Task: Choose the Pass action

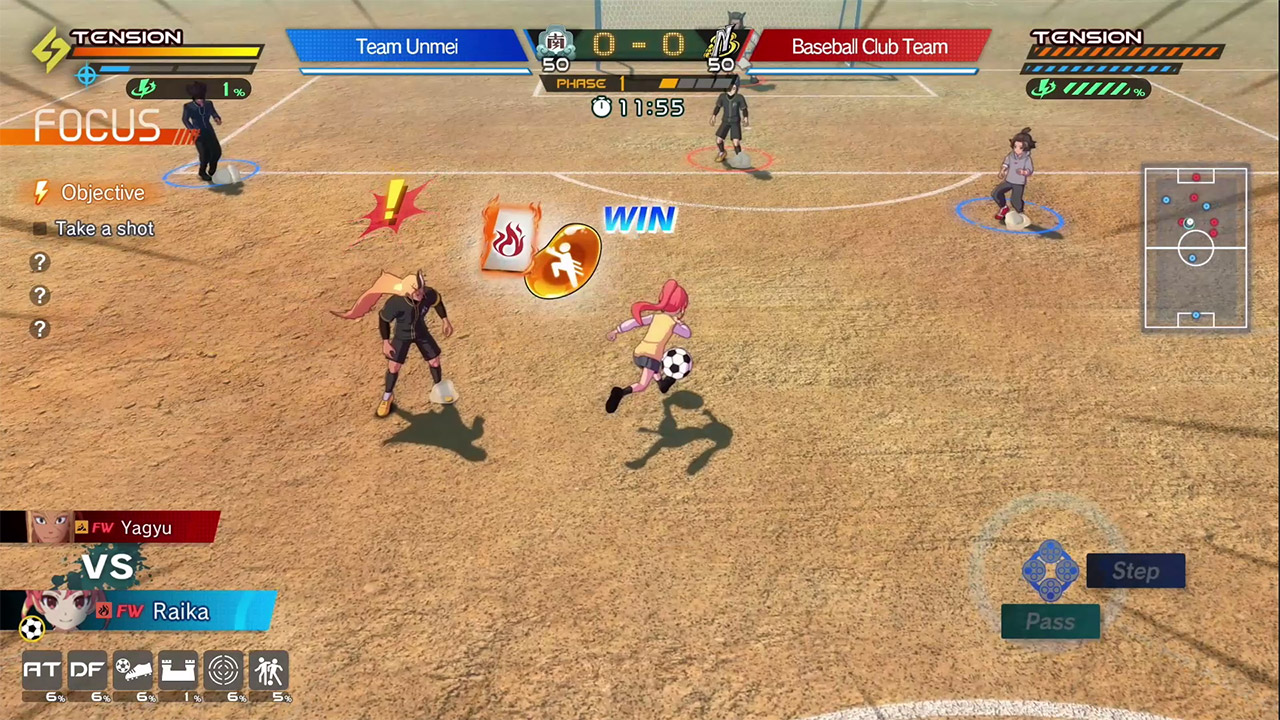Action: (1050, 622)
